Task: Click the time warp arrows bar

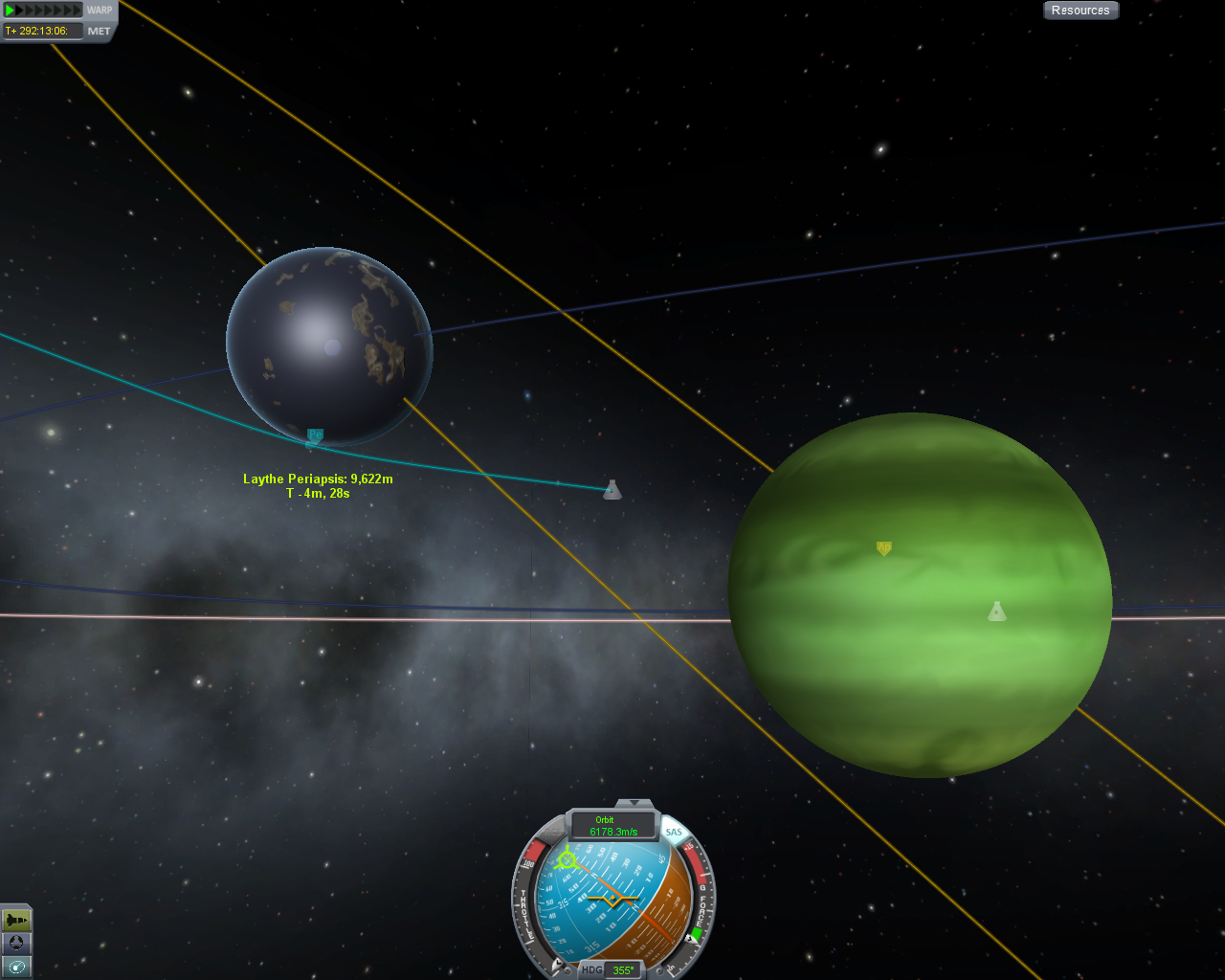Action: pos(44,11)
